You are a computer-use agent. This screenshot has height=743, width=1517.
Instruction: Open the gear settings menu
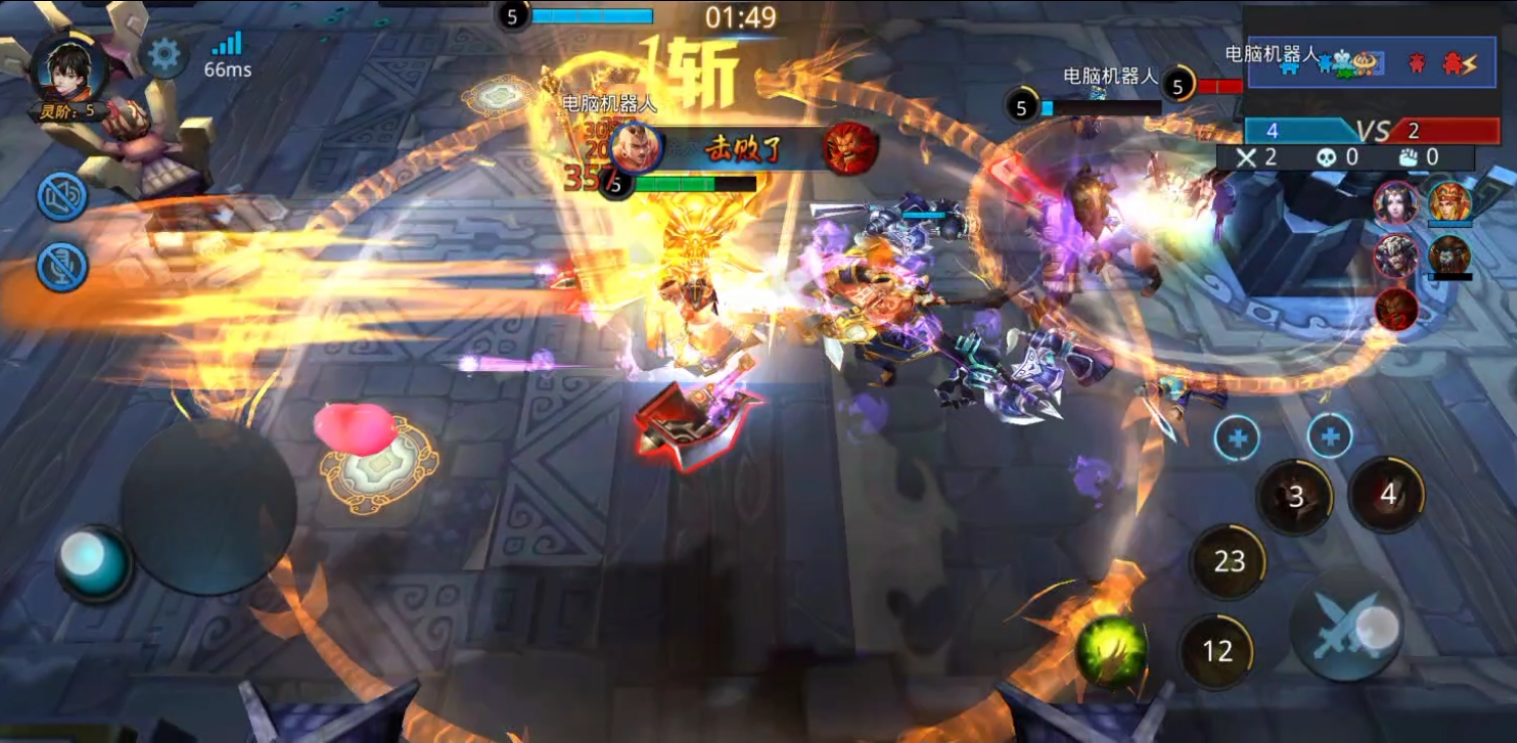pos(164,56)
